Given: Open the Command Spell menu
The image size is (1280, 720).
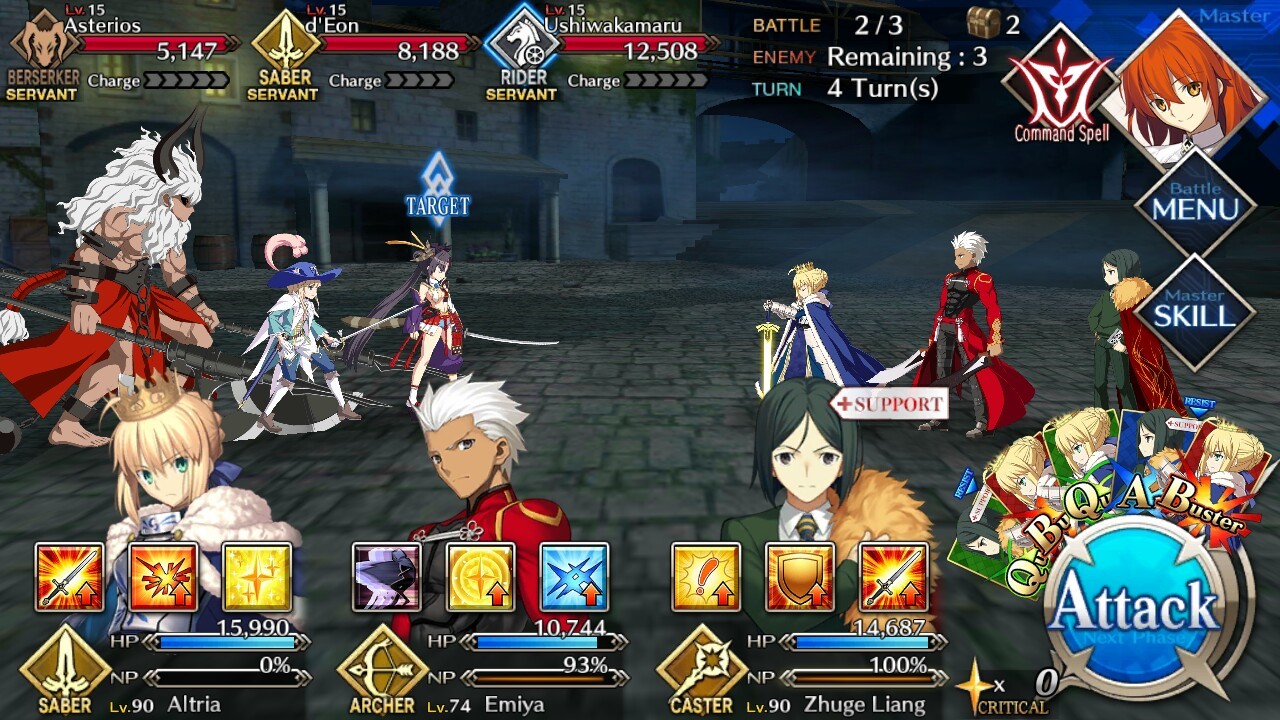Looking at the screenshot, I should pyautogui.click(x=1060, y=85).
